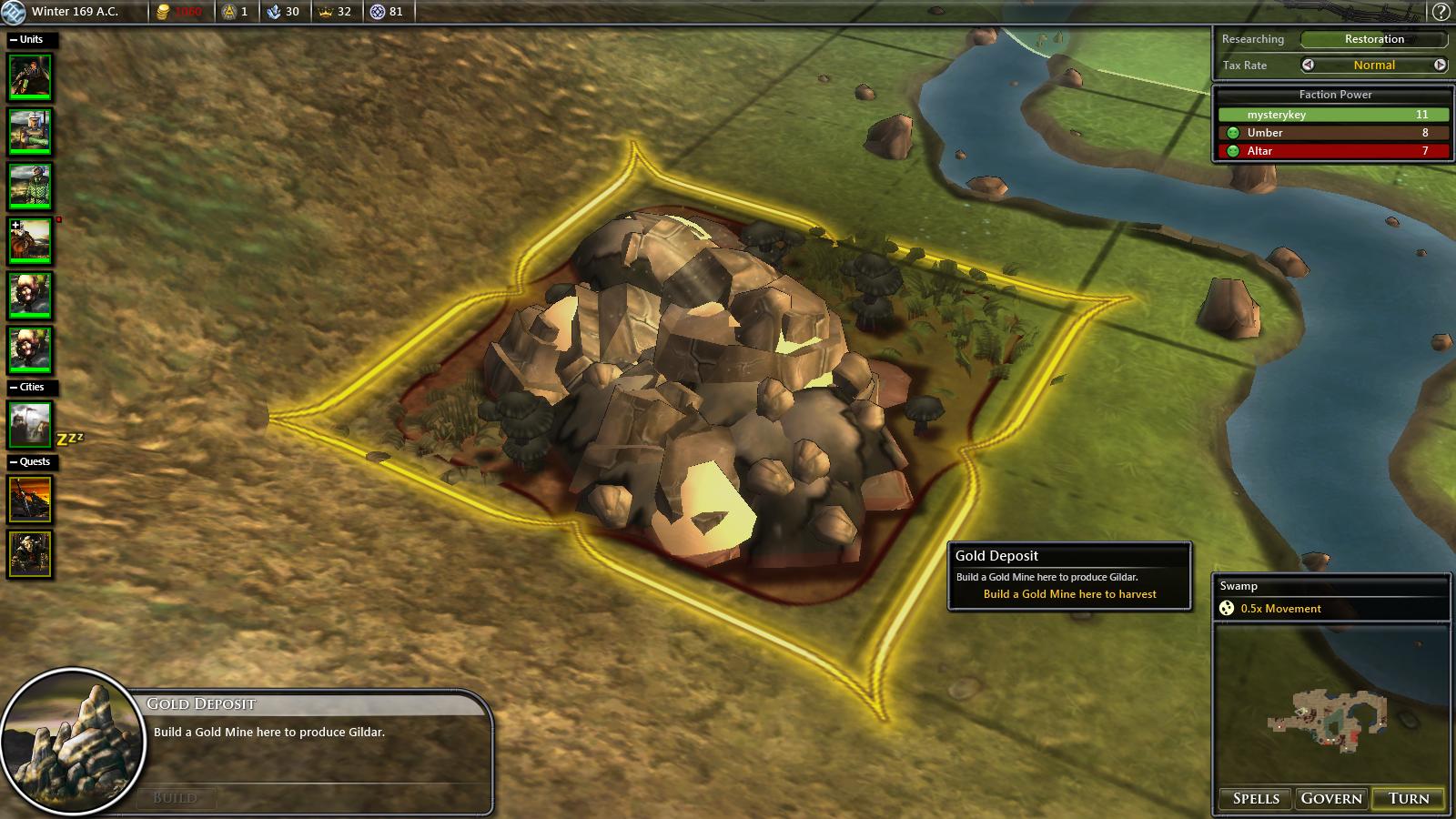Click the Build button for Gold Deposit
The image size is (1456, 819).
[176, 798]
